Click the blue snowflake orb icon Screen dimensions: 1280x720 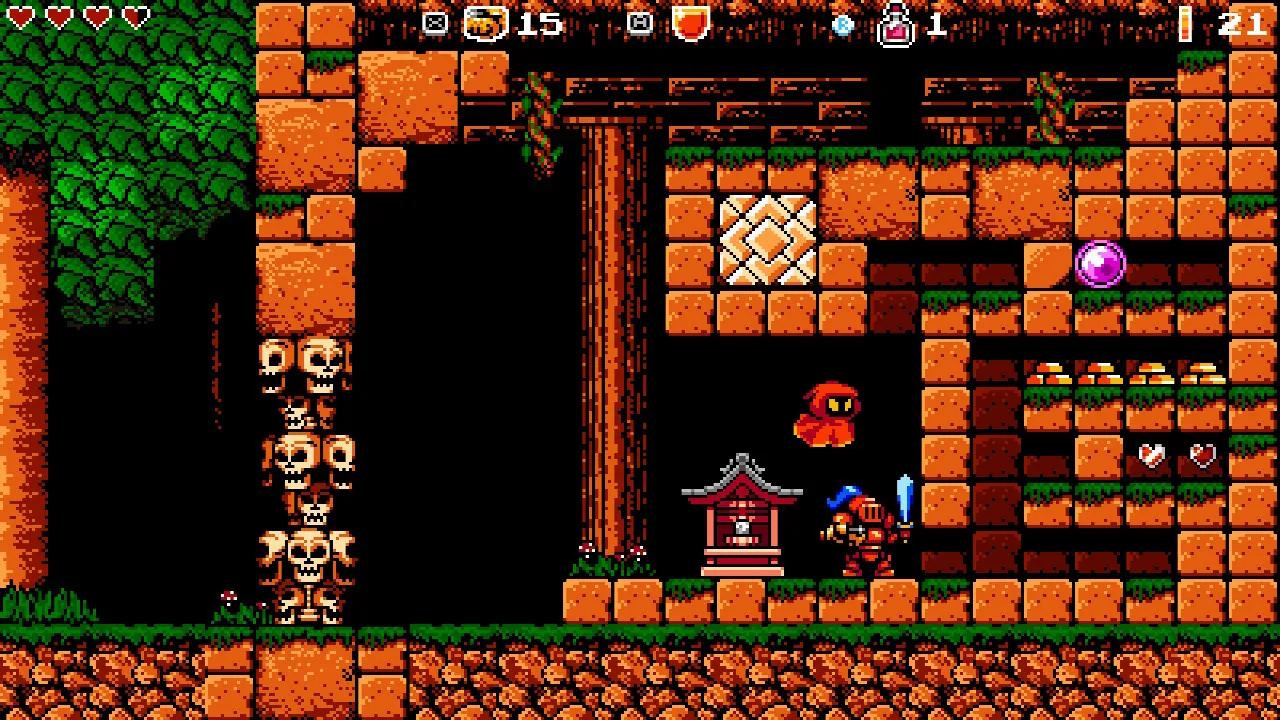843,24
